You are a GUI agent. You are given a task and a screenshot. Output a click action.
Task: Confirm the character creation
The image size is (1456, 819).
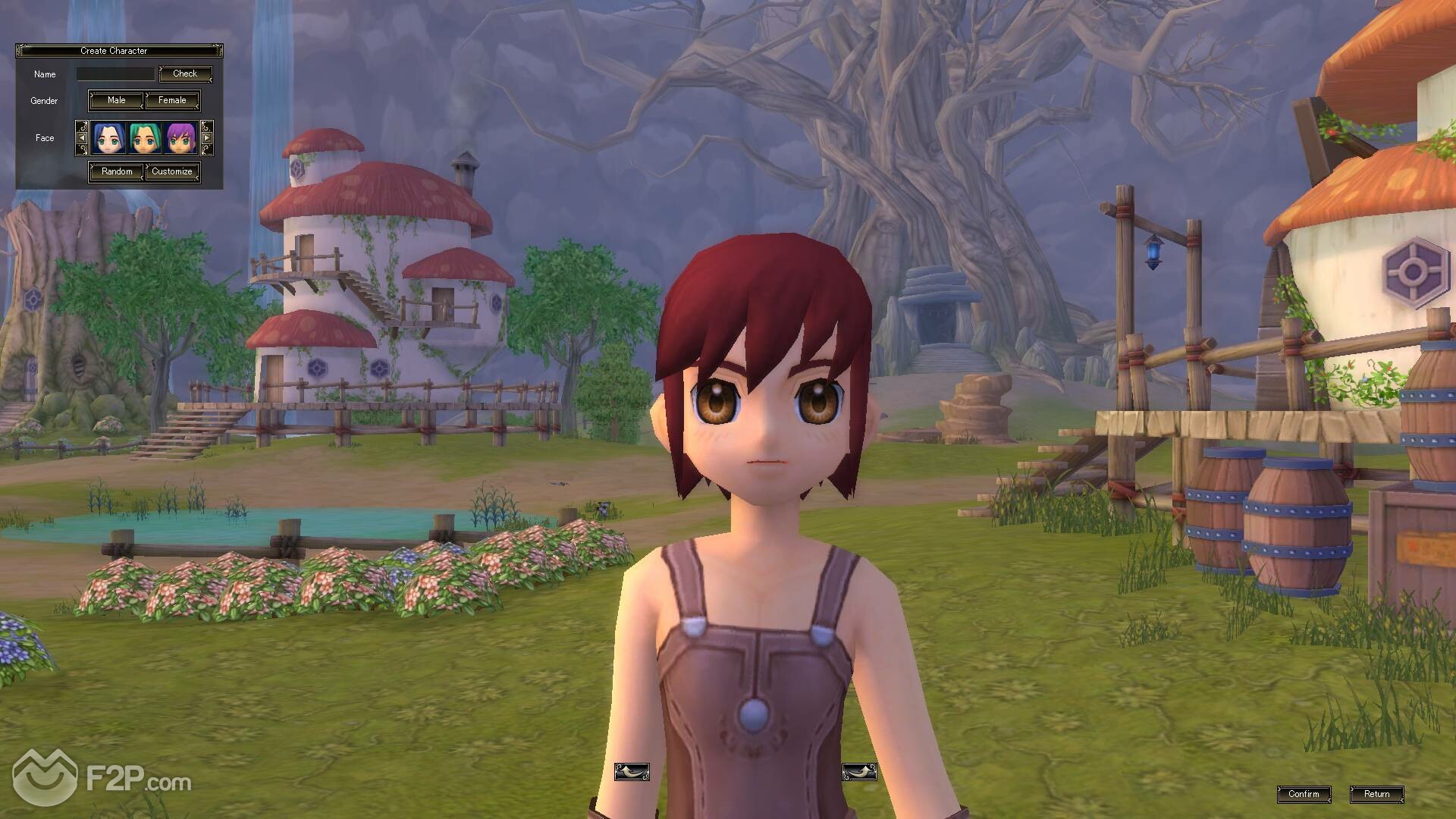coord(1304,794)
